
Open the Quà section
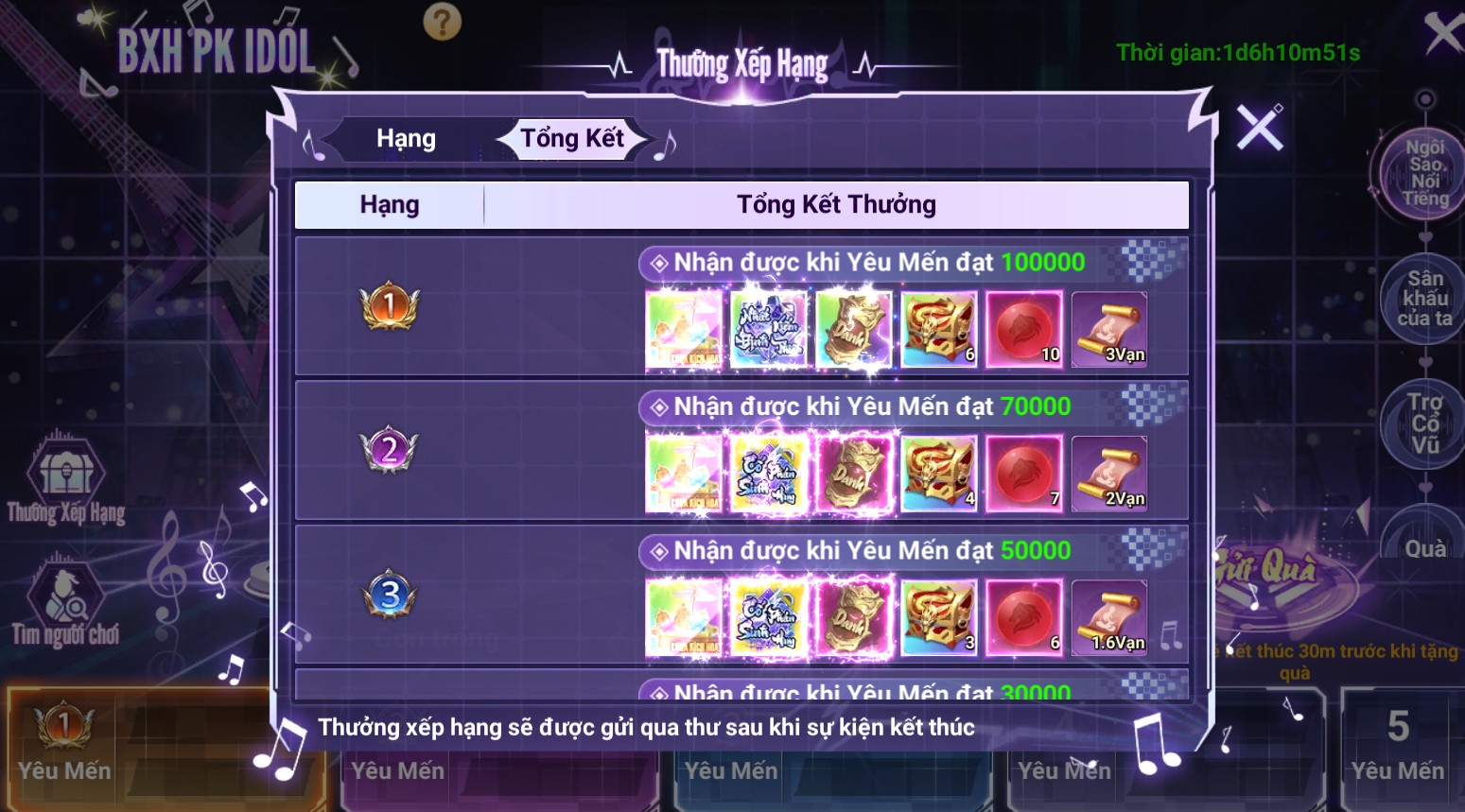click(x=1424, y=548)
